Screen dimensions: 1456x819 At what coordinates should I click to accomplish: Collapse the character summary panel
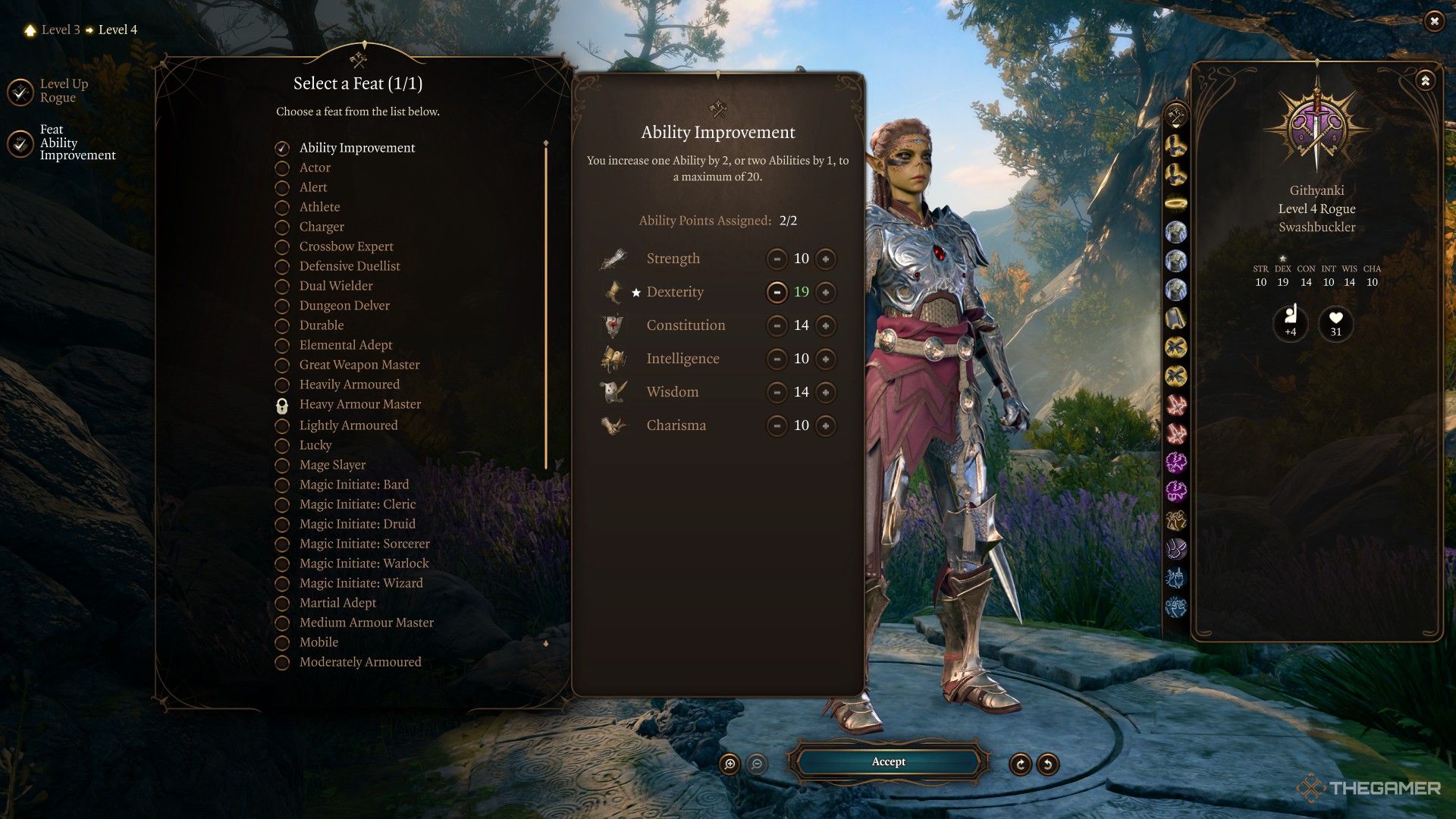pos(1425,80)
